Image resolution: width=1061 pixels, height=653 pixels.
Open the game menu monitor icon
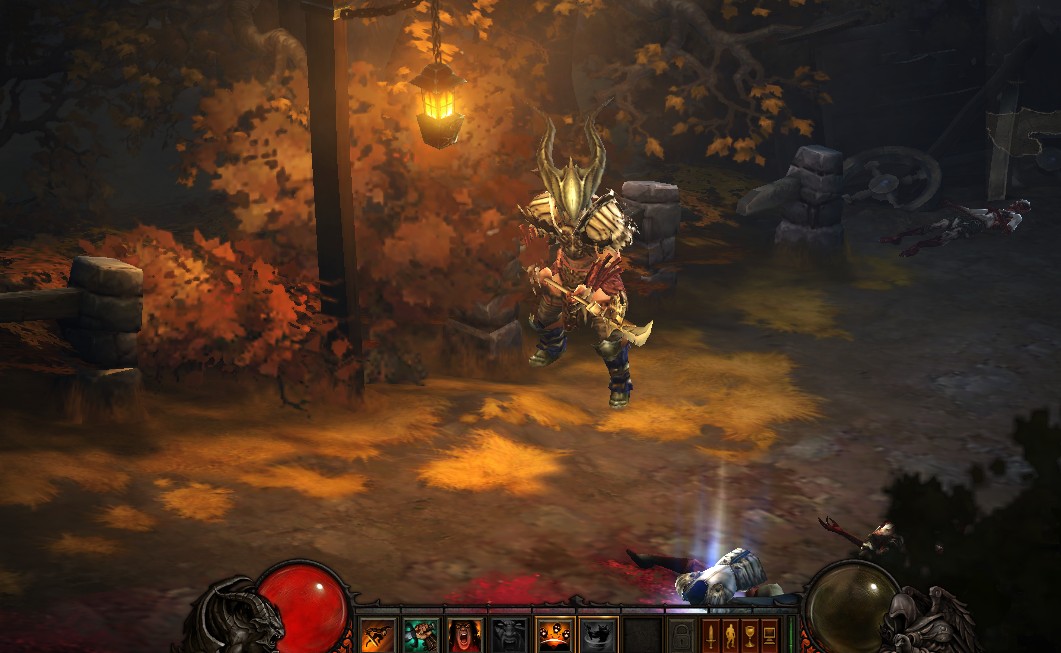[769, 635]
